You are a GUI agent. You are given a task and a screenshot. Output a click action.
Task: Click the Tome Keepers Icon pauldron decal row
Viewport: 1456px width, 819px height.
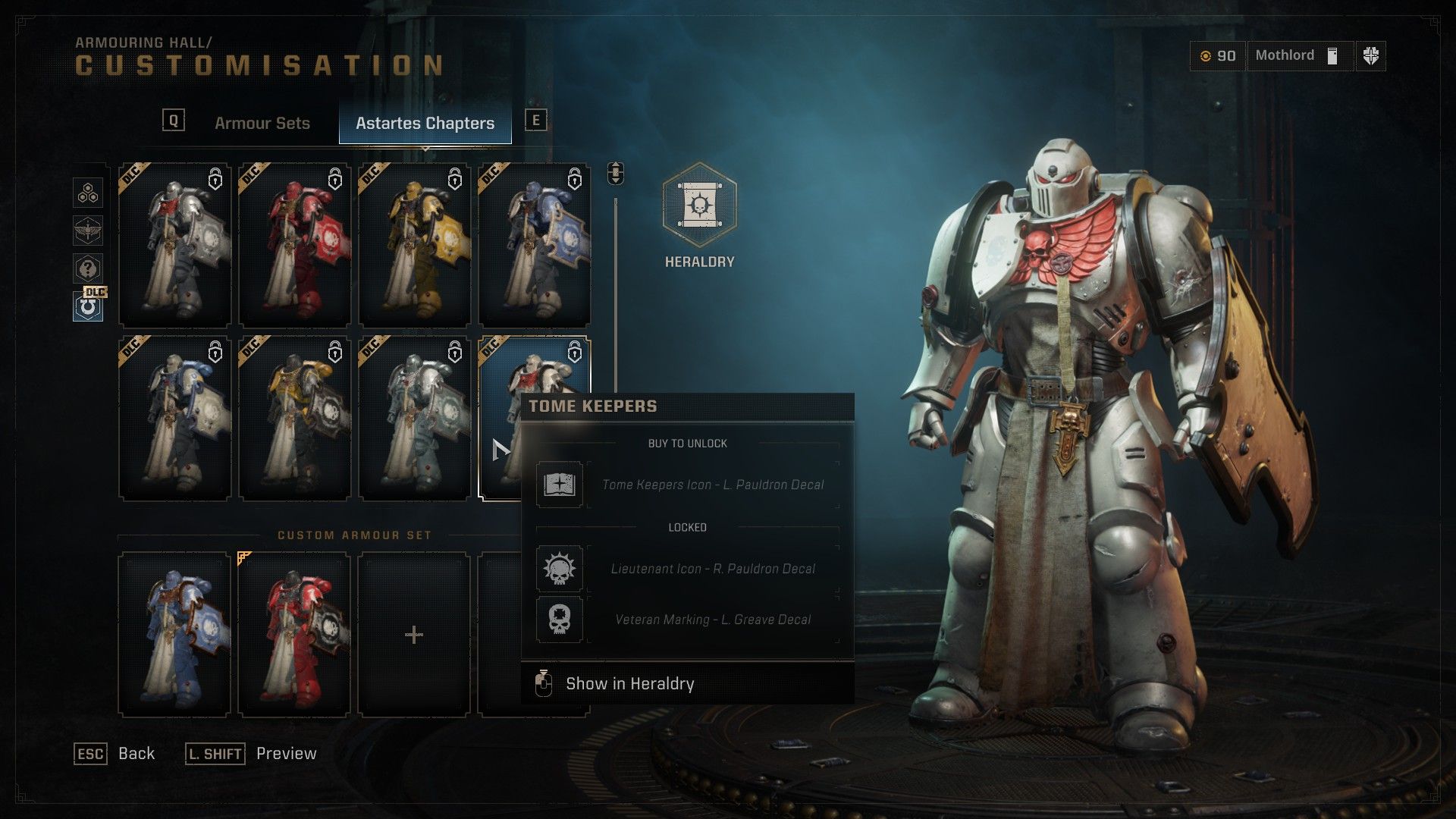[x=687, y=485]
